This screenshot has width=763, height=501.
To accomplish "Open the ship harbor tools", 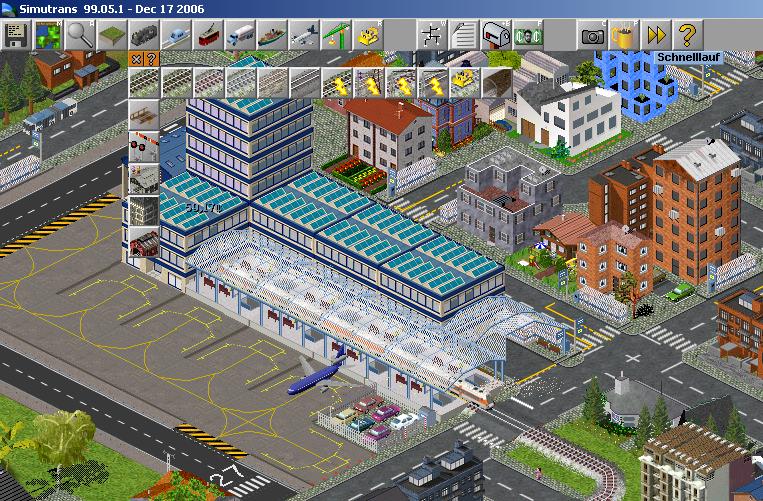I will click(272, 34).
